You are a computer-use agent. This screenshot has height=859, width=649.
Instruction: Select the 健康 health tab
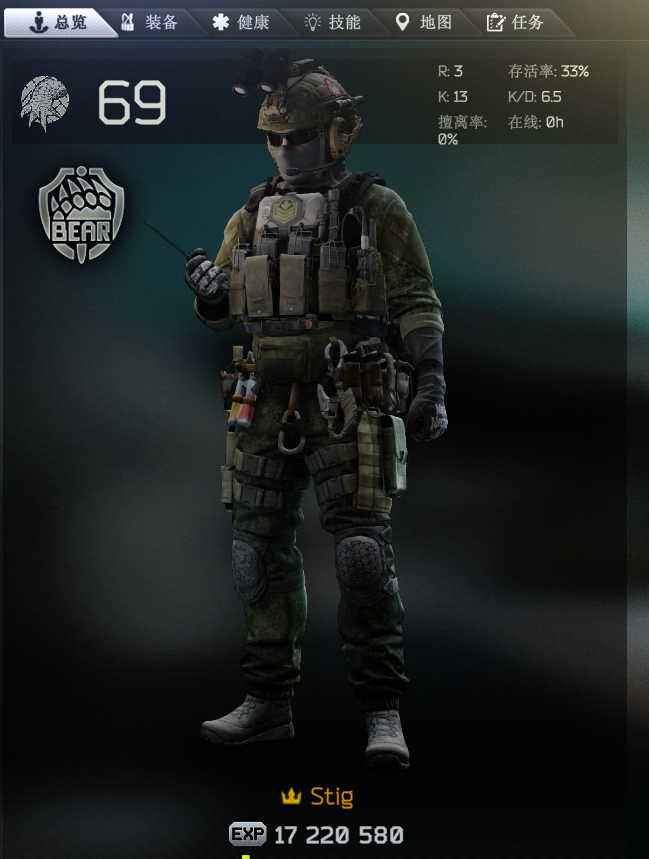(241, 22)
